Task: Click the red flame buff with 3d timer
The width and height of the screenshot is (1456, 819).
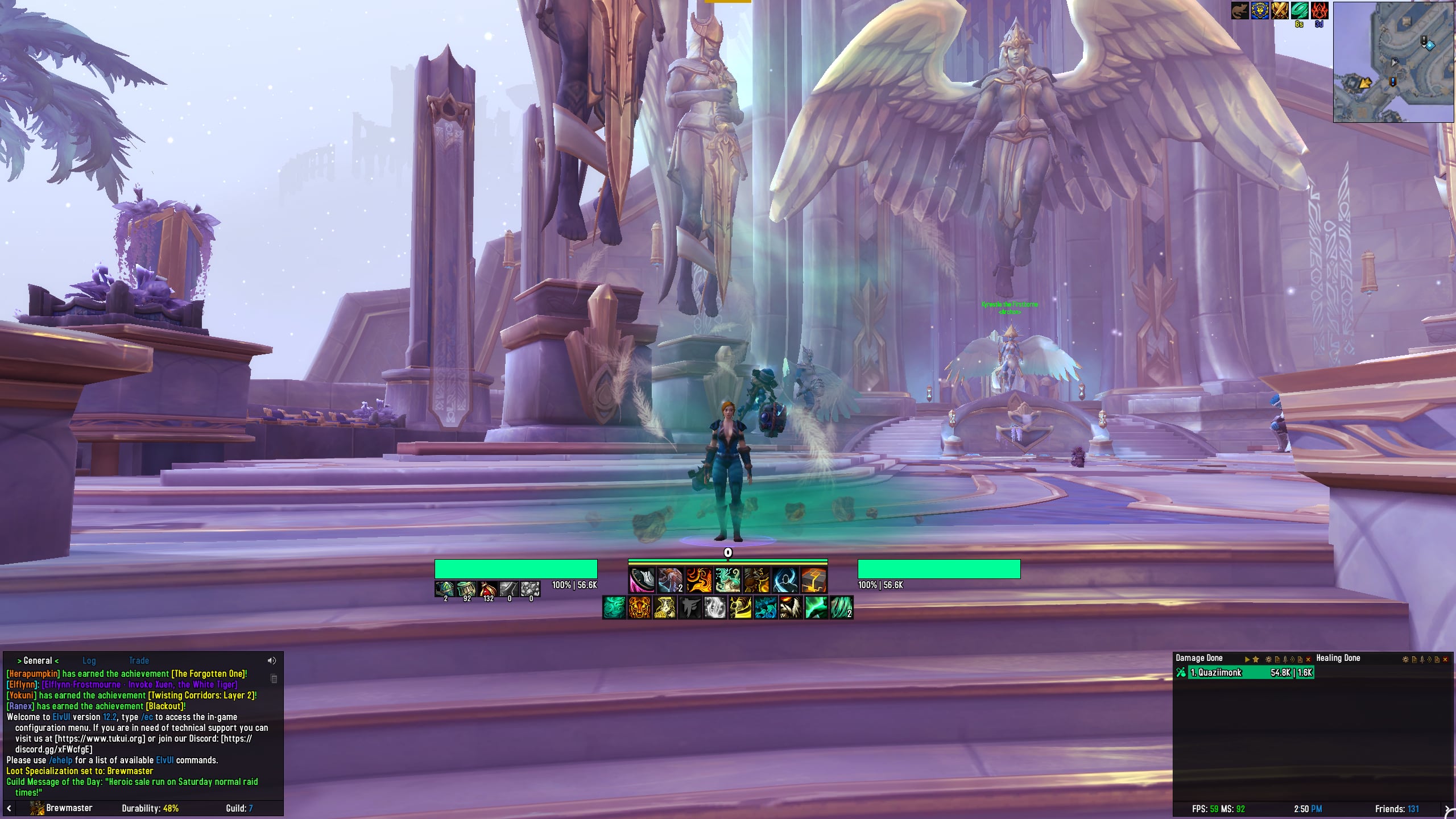Action: click(1319, 10)
